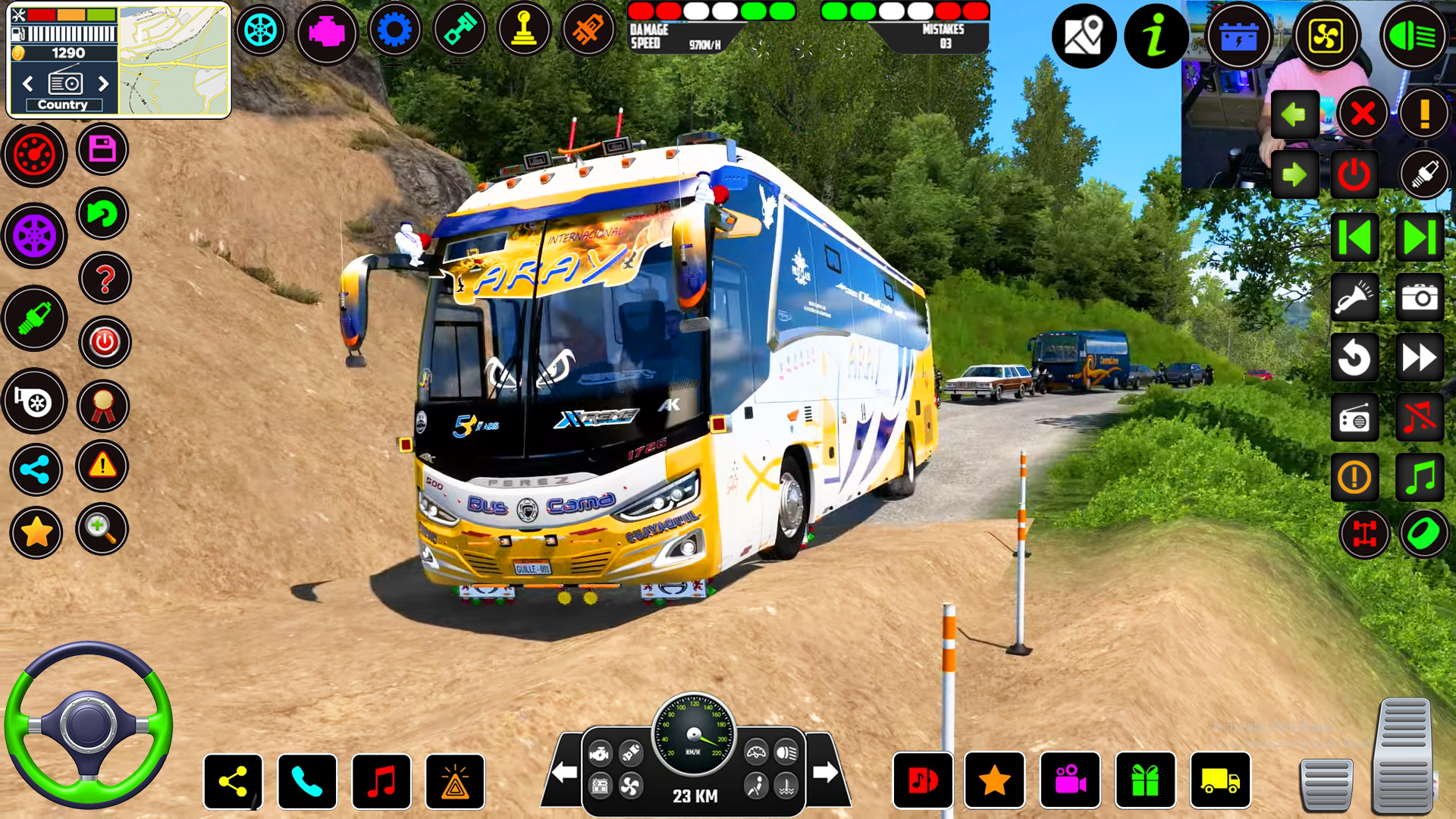Activate the hazard warning lights

point(454,782)
